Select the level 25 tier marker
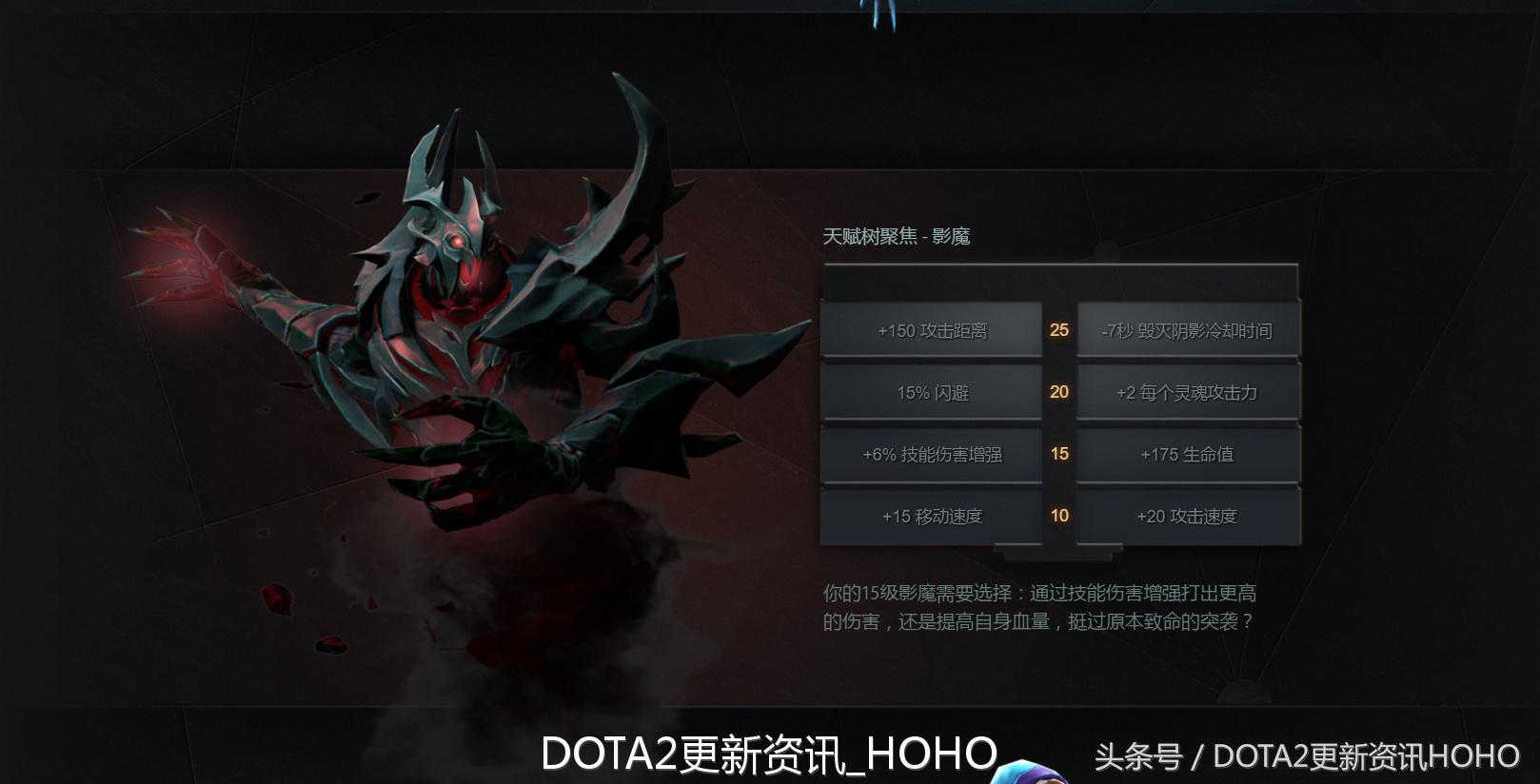 (x=1058, y=330)
